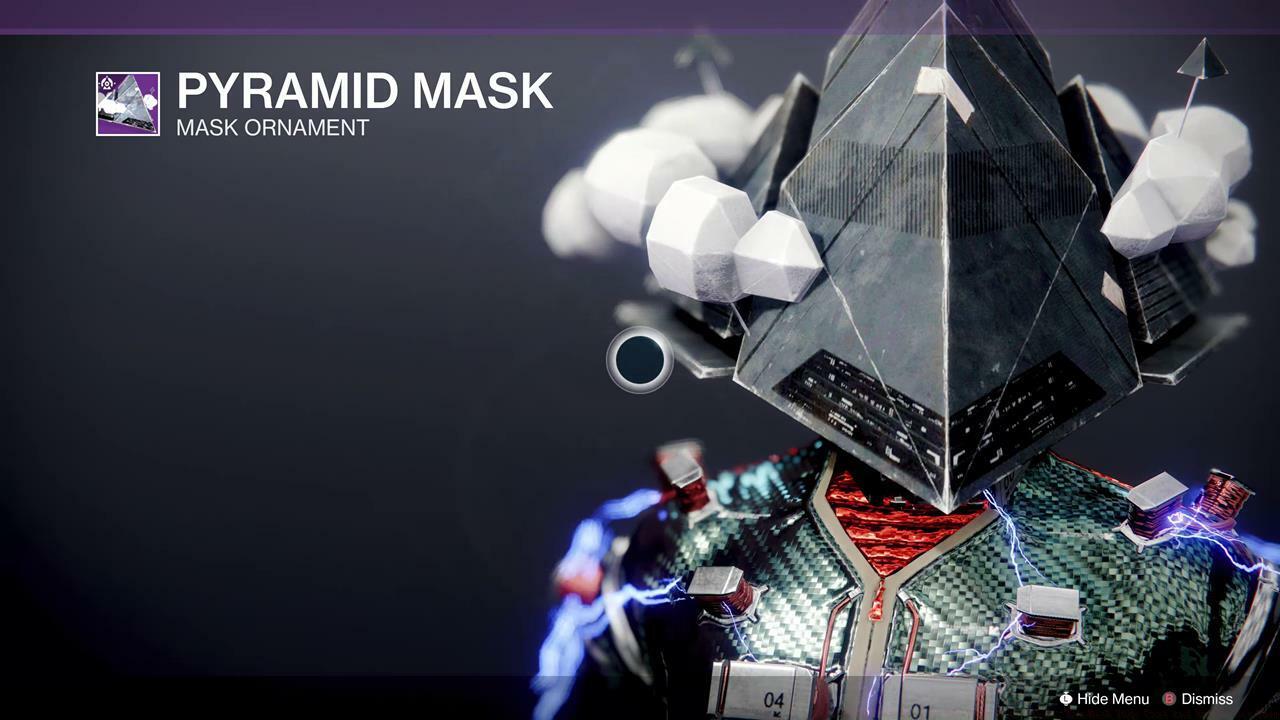Click the red B button icon beside Dismiss
1280x720 pixels.
(x=1169, y=700)
